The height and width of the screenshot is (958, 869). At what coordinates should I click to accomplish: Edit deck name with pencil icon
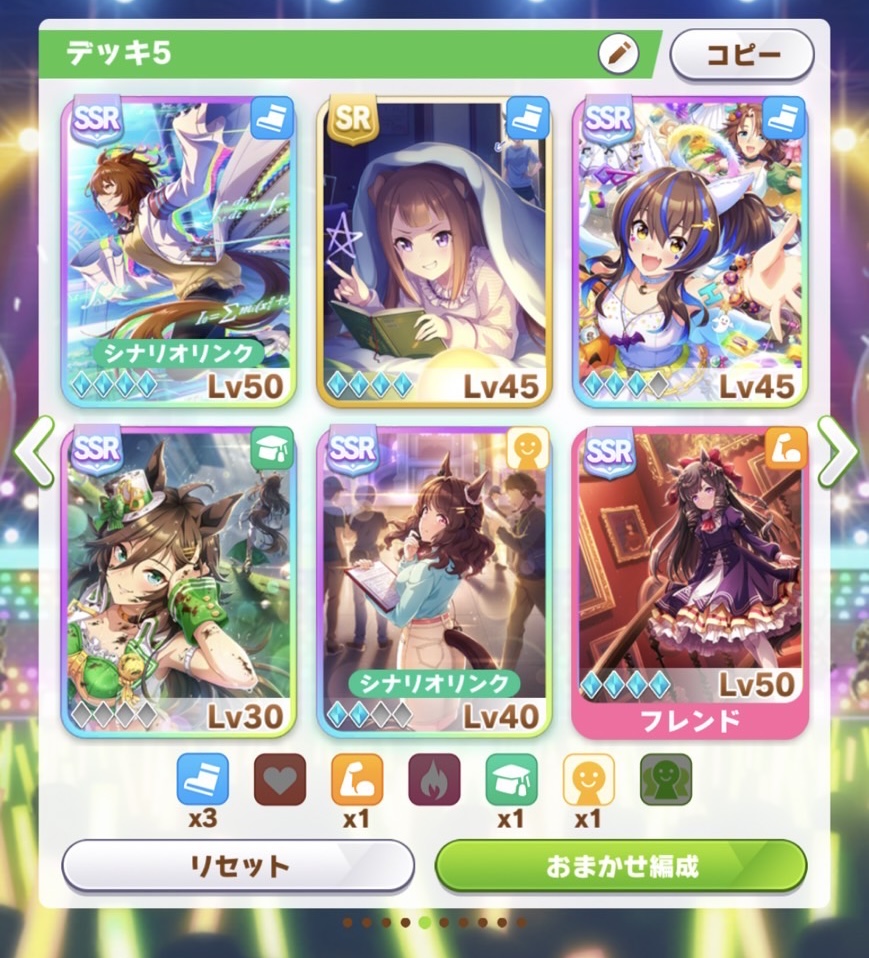click(618, 54)
